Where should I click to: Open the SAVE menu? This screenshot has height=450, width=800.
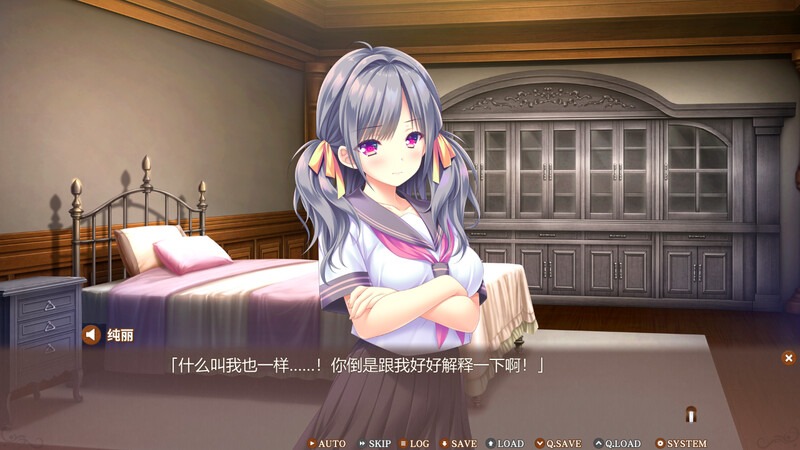(x=458, y=443)
